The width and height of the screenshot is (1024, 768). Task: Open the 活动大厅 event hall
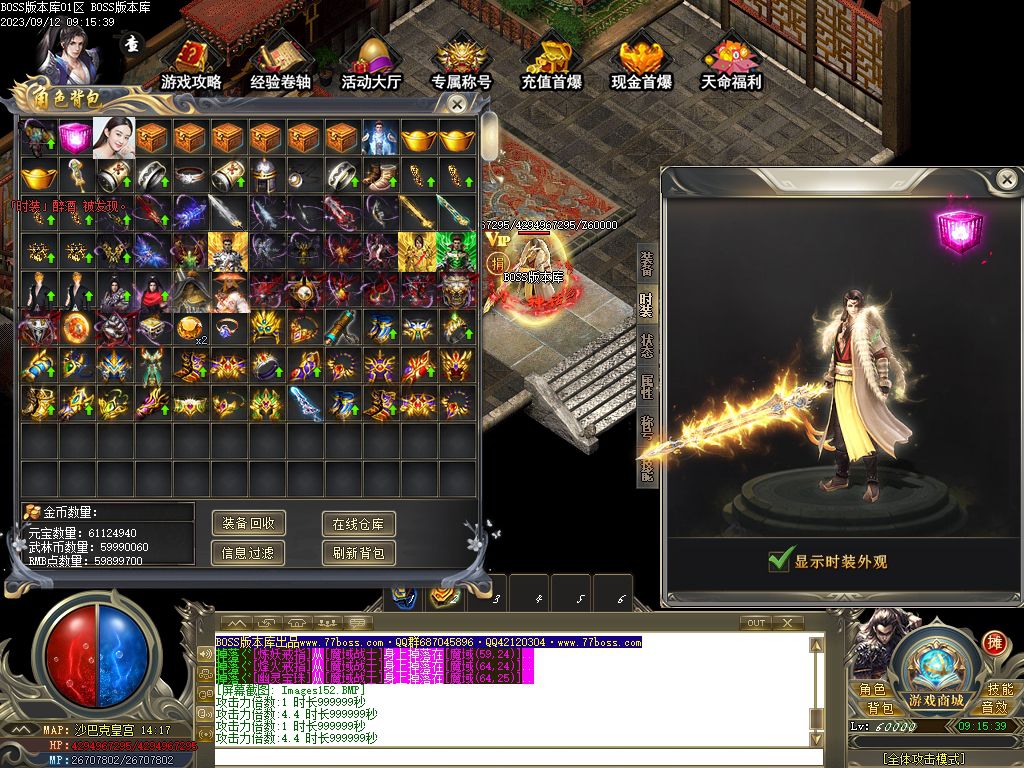pyautogui.click(x=370, y=64)
